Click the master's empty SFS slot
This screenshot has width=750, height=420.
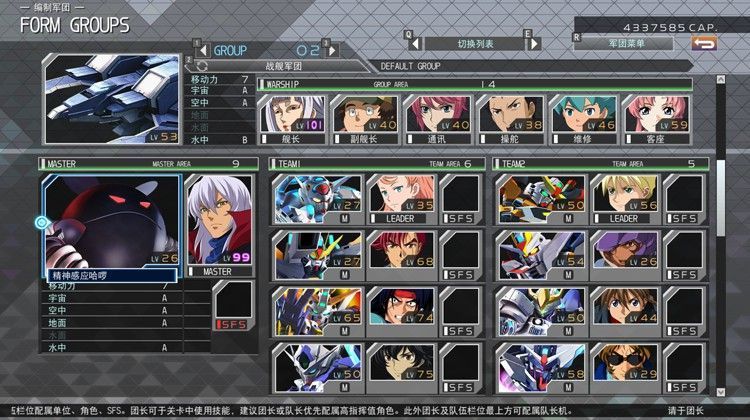(x=233, y=306)
